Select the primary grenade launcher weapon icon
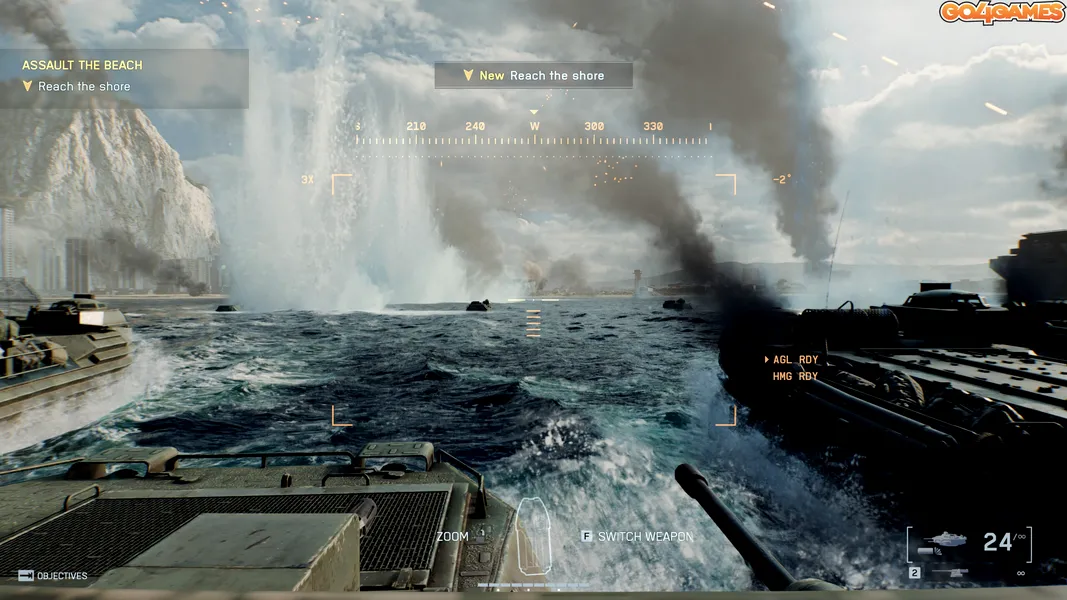Image resolution: width=1067 pixels, height=600 pixels. click(x=945, y=541)
